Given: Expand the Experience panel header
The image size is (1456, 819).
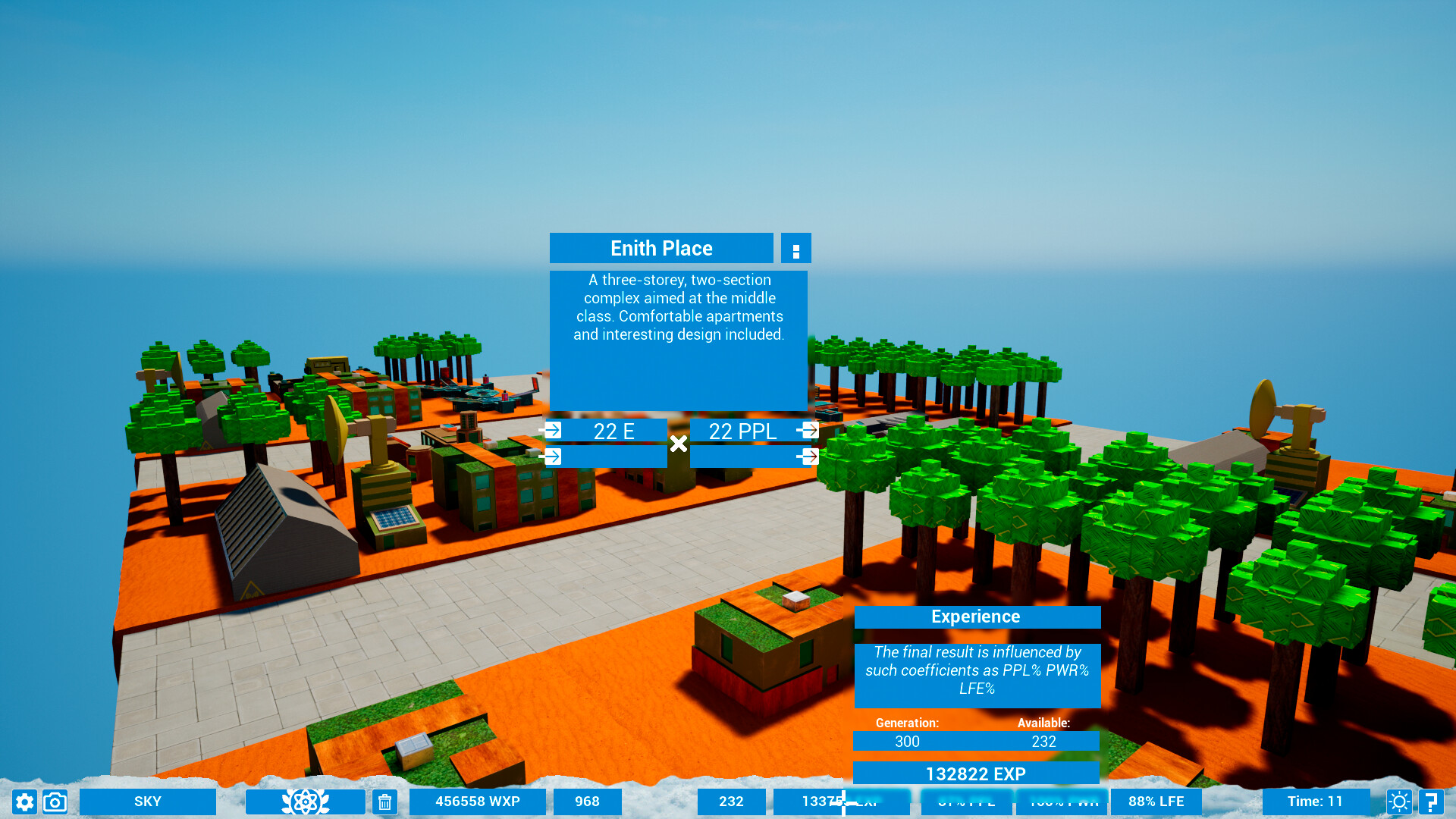Looking at the screenshot, I should click(977, 617).
